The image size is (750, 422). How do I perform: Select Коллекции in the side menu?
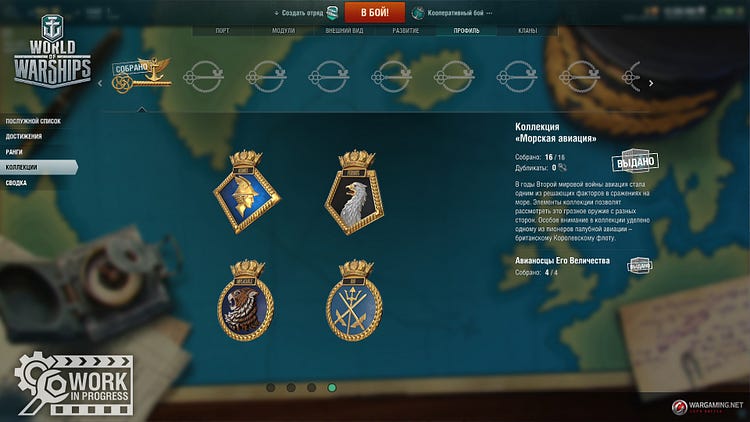pos(22,167)
